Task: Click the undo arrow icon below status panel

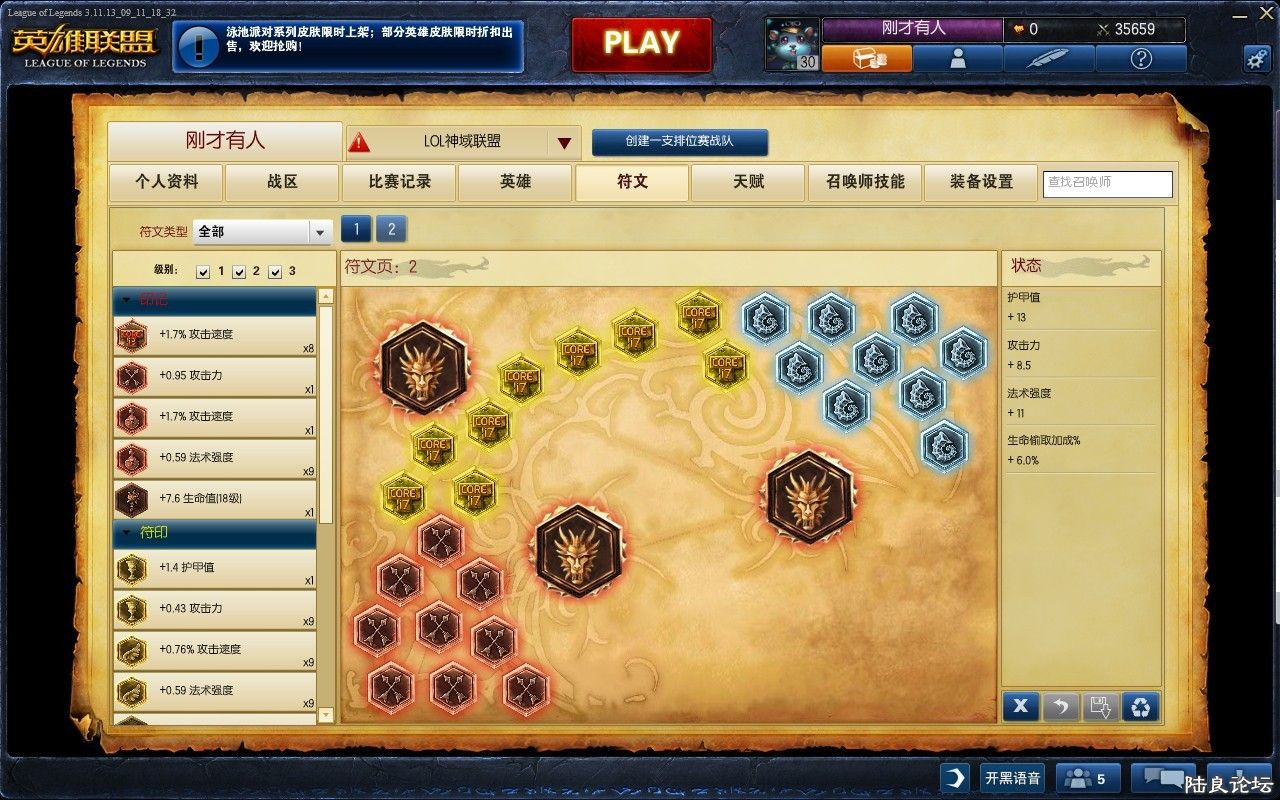Action: [x=1061, y=706]
